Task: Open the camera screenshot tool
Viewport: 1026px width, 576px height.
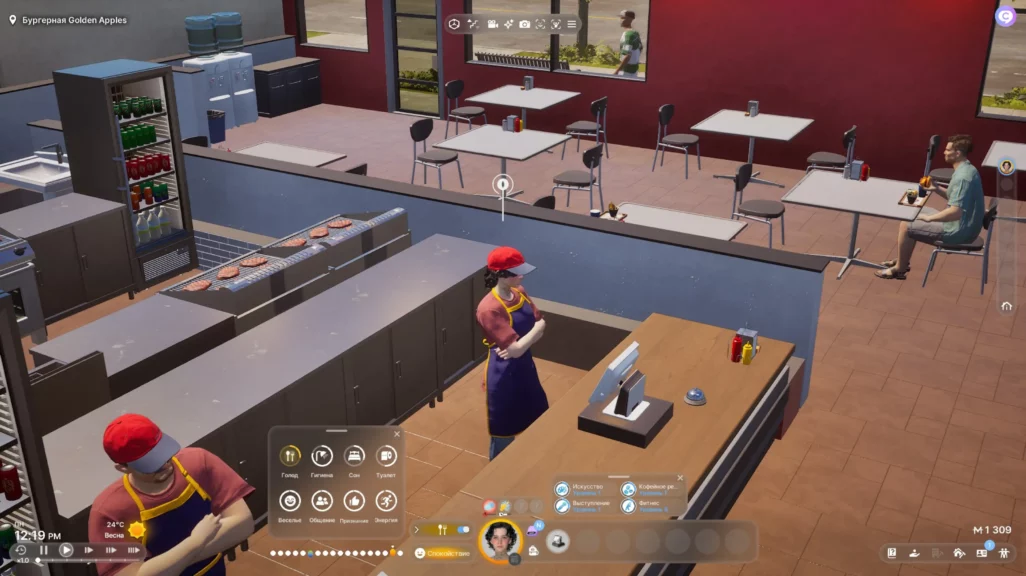Action: (525, 23)
